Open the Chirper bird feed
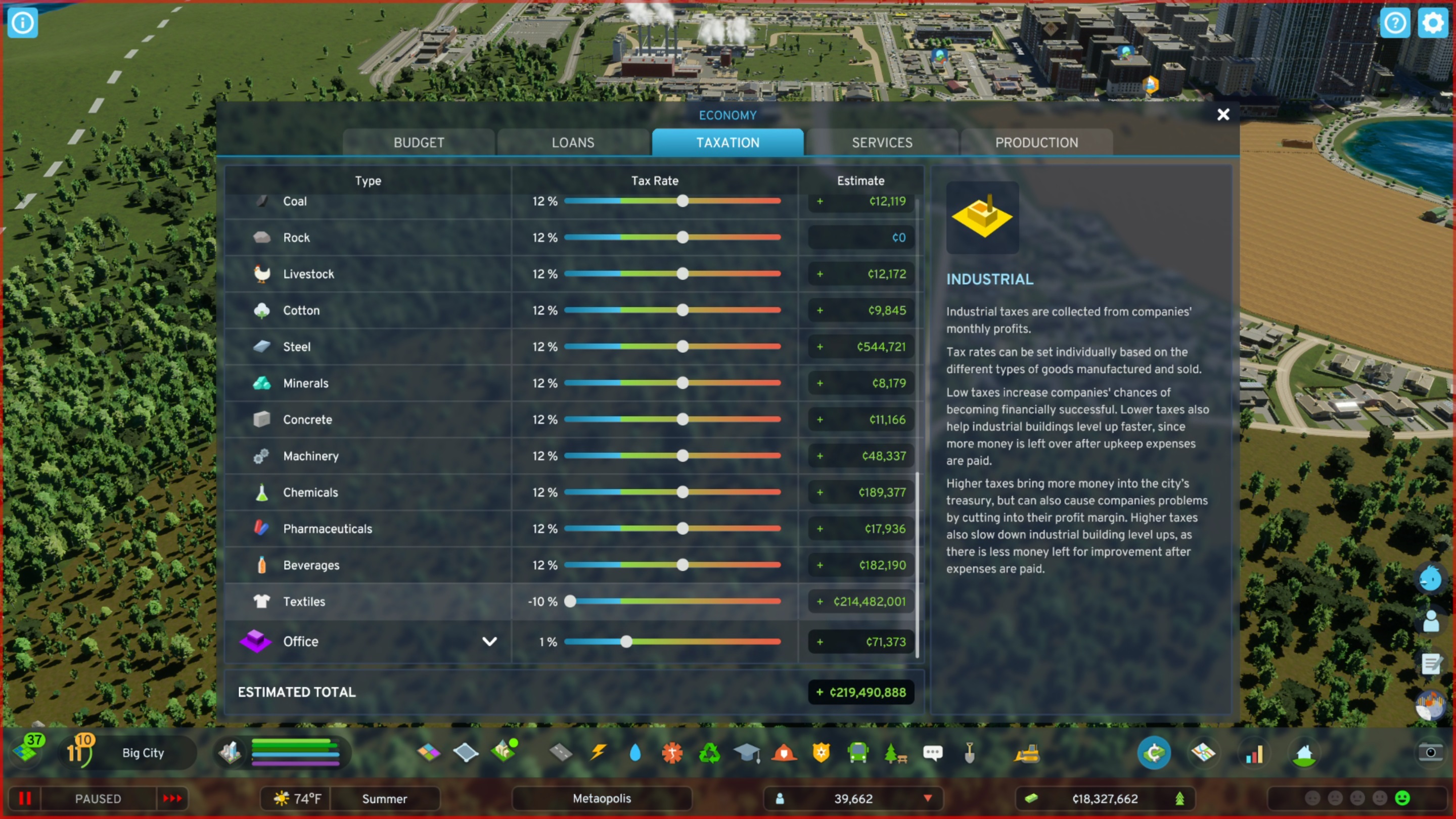This screenshot has width=1456, height=819. click(1430, 579)
